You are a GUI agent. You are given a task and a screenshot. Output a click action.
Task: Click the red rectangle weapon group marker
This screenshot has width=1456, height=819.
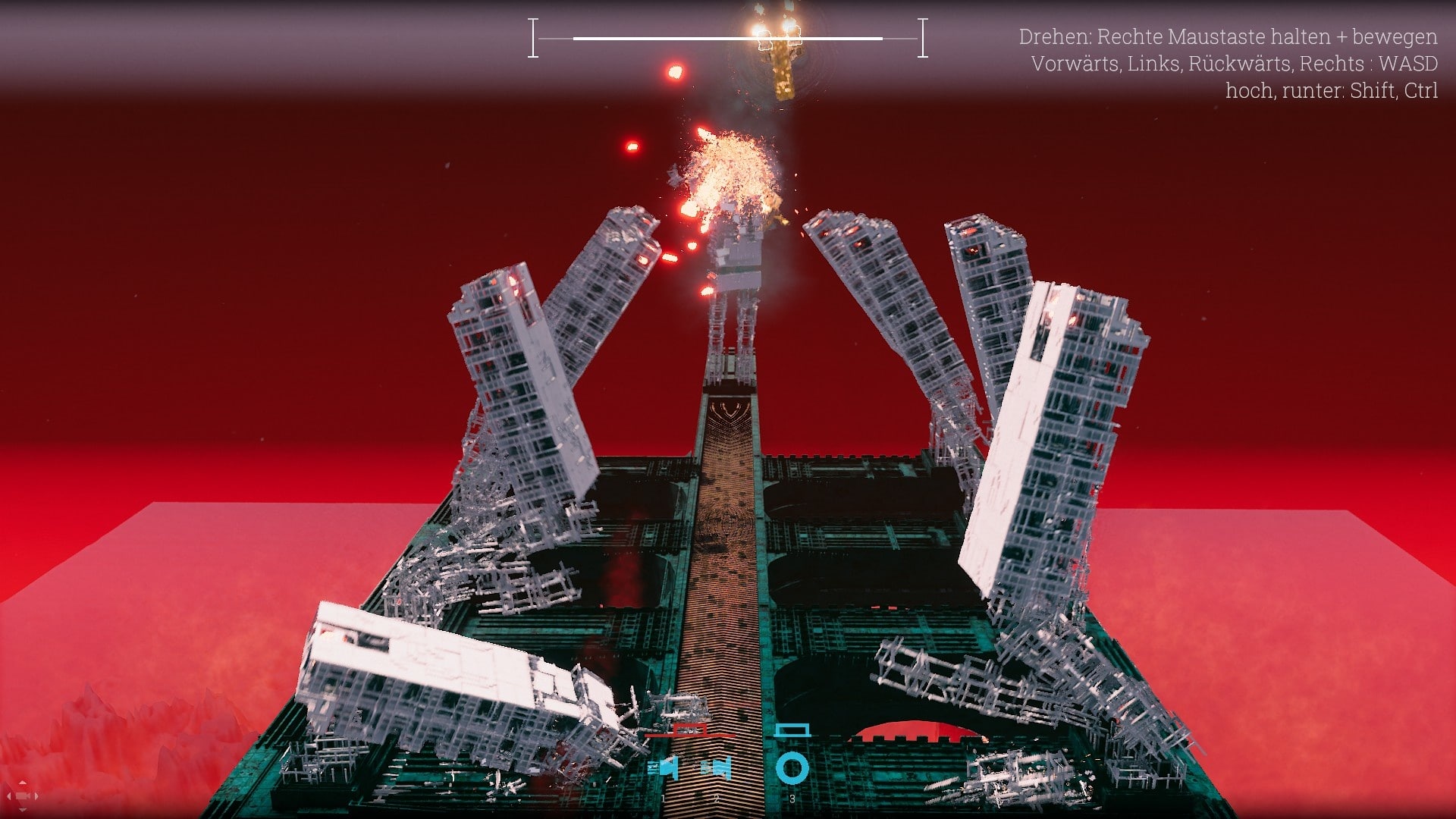689,732
